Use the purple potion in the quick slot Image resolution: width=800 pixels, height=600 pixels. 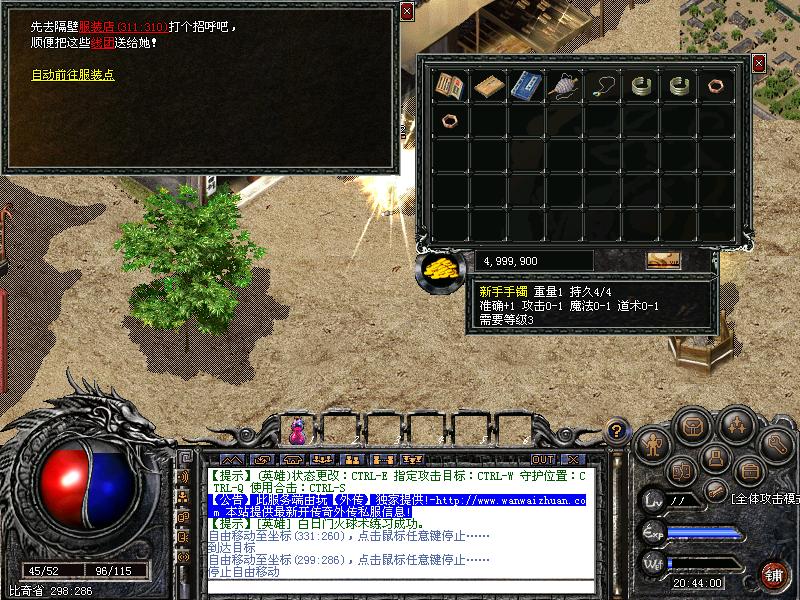pyautogui.click(x=297, y=431)
